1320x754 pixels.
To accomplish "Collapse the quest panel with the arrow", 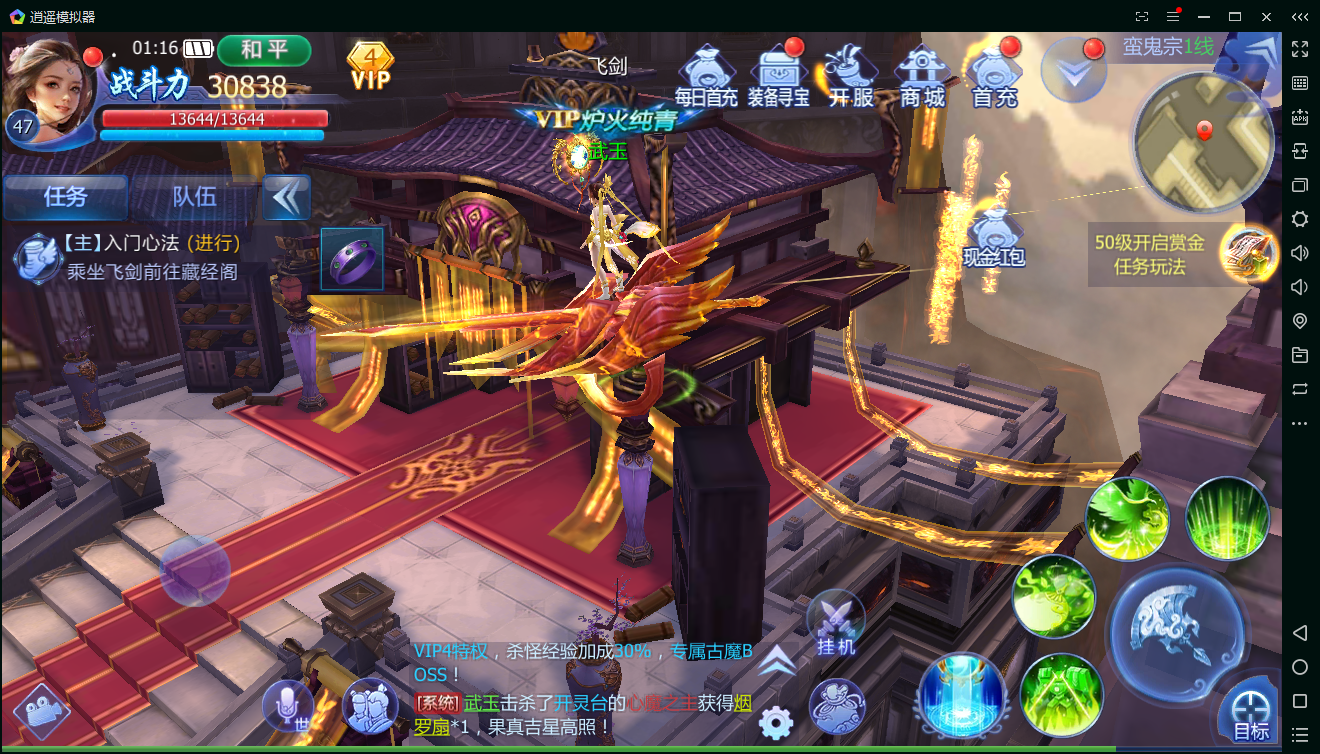I will [x=287, y=198].
